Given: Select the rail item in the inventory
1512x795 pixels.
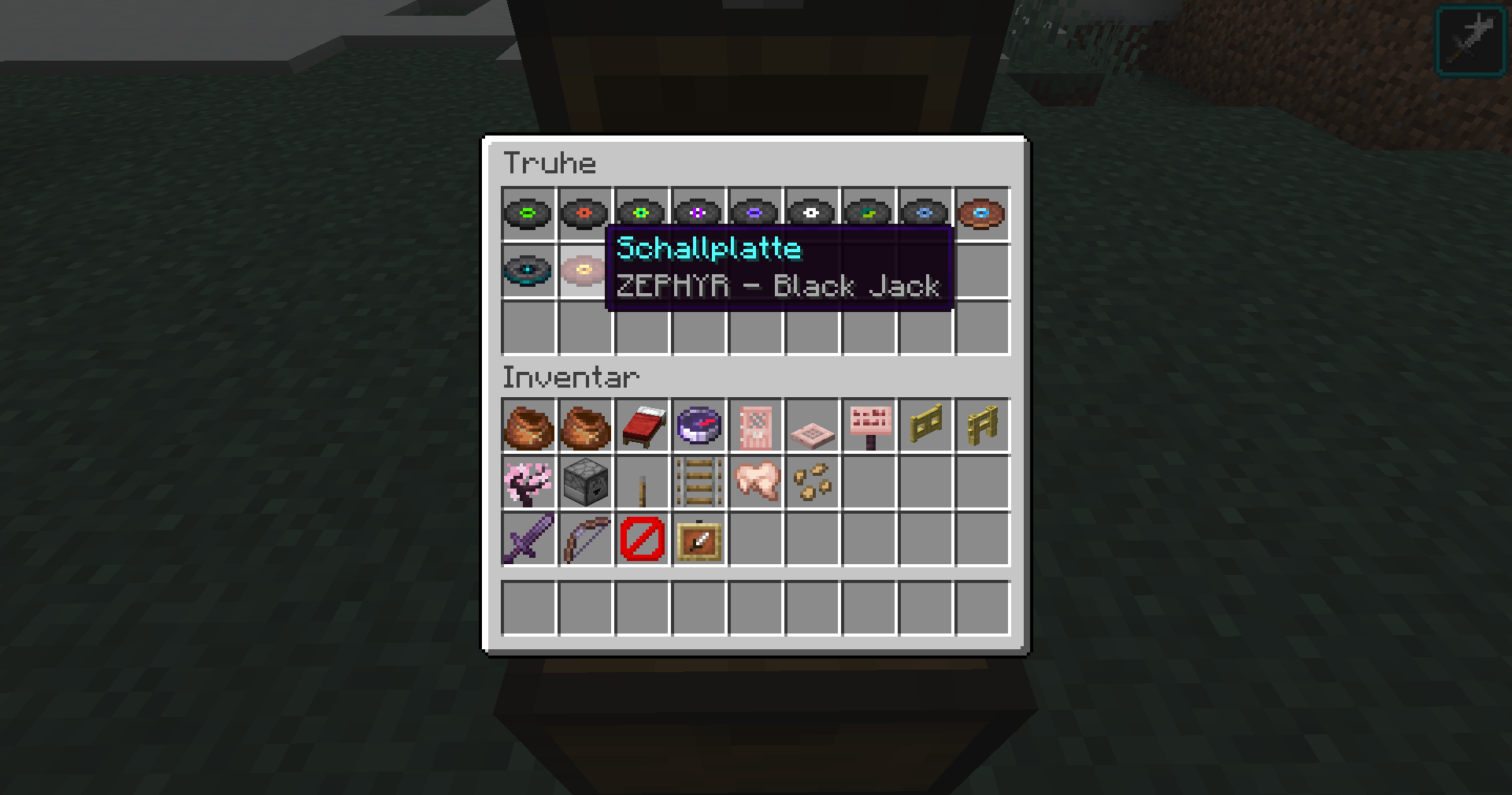Looking at the screenshot, I should click(698, 483).
